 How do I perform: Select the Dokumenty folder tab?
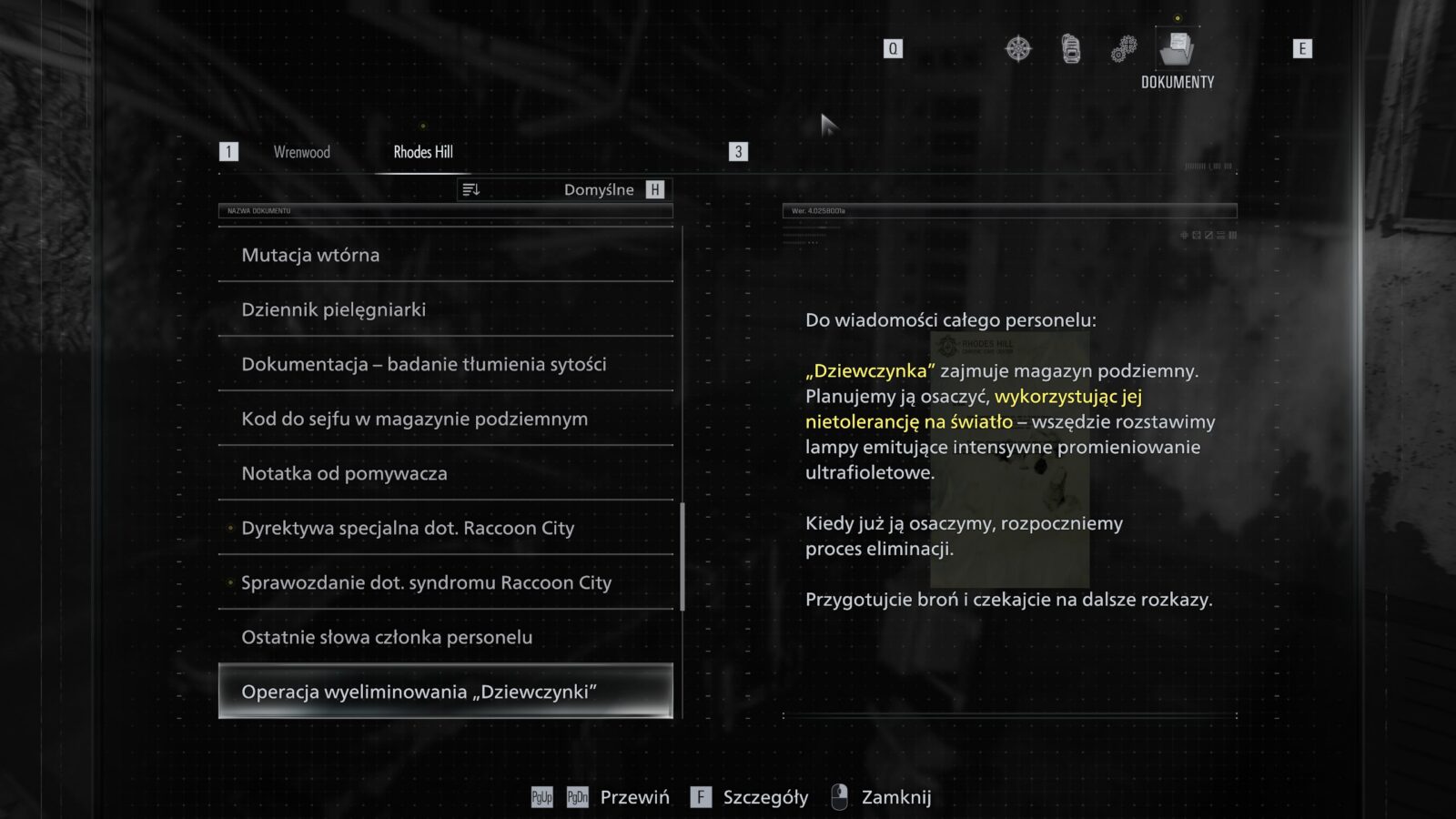1177,49
